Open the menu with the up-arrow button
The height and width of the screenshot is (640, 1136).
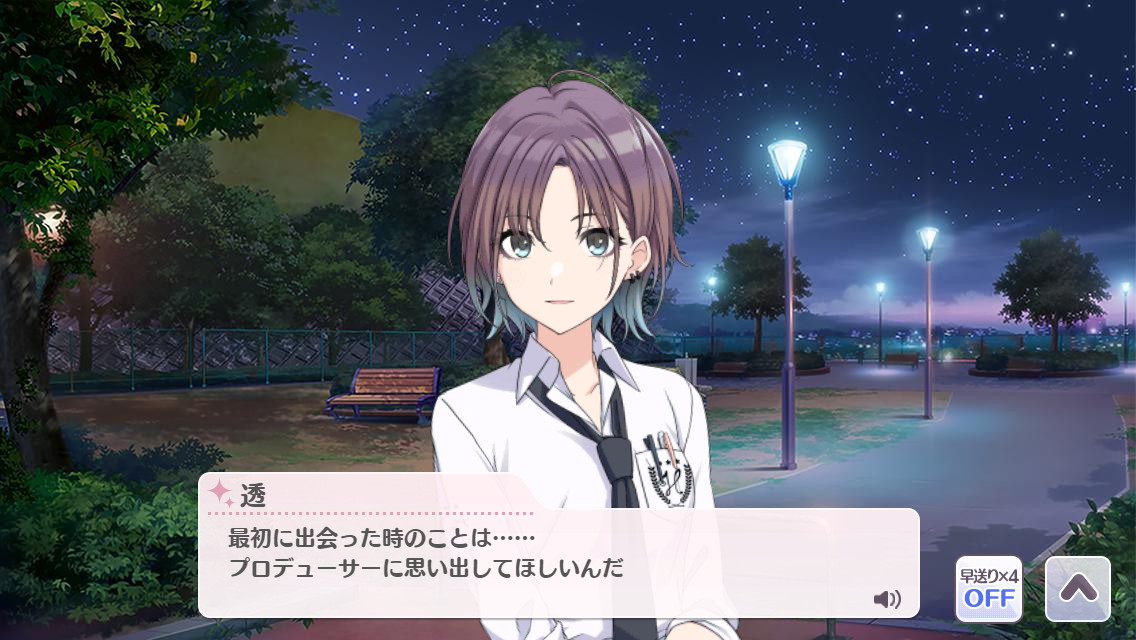[x=1077, y=589]
